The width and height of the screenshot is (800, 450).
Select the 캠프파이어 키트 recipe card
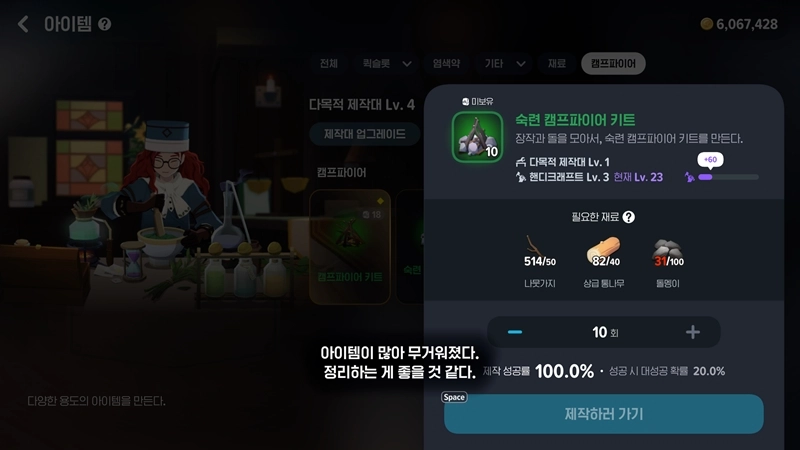(x=349, y=239)
